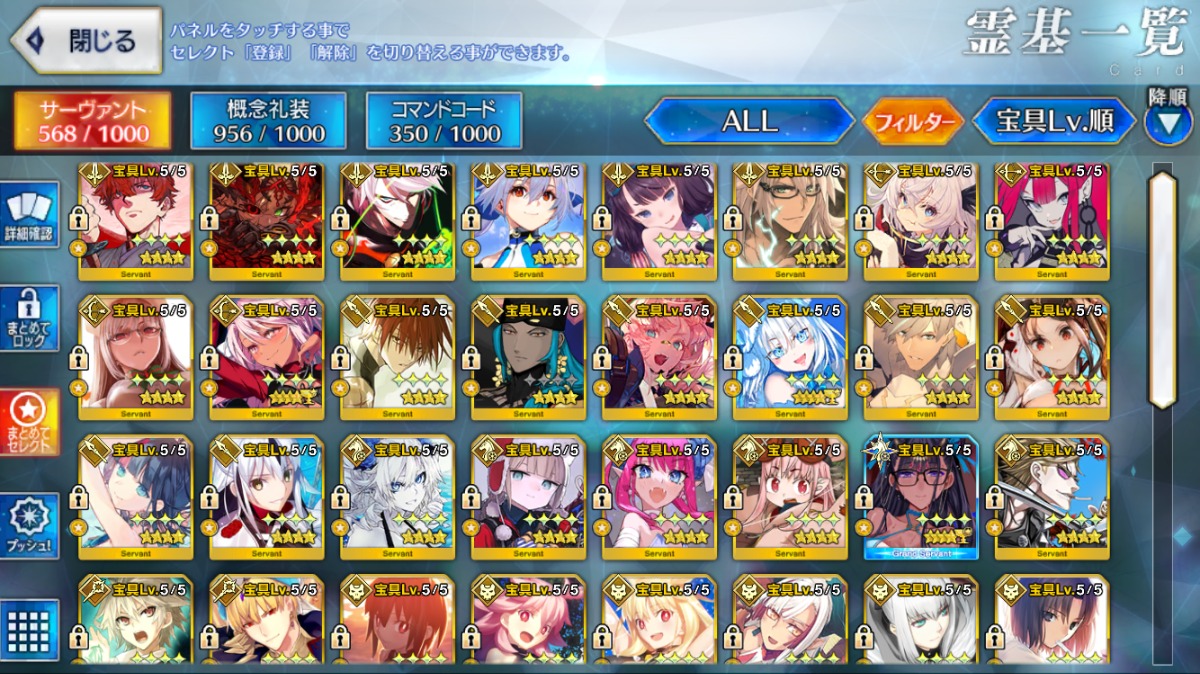1200x674 pixels.
Task: Switch to the サーヴァント tab
Action: click(91, 121)
